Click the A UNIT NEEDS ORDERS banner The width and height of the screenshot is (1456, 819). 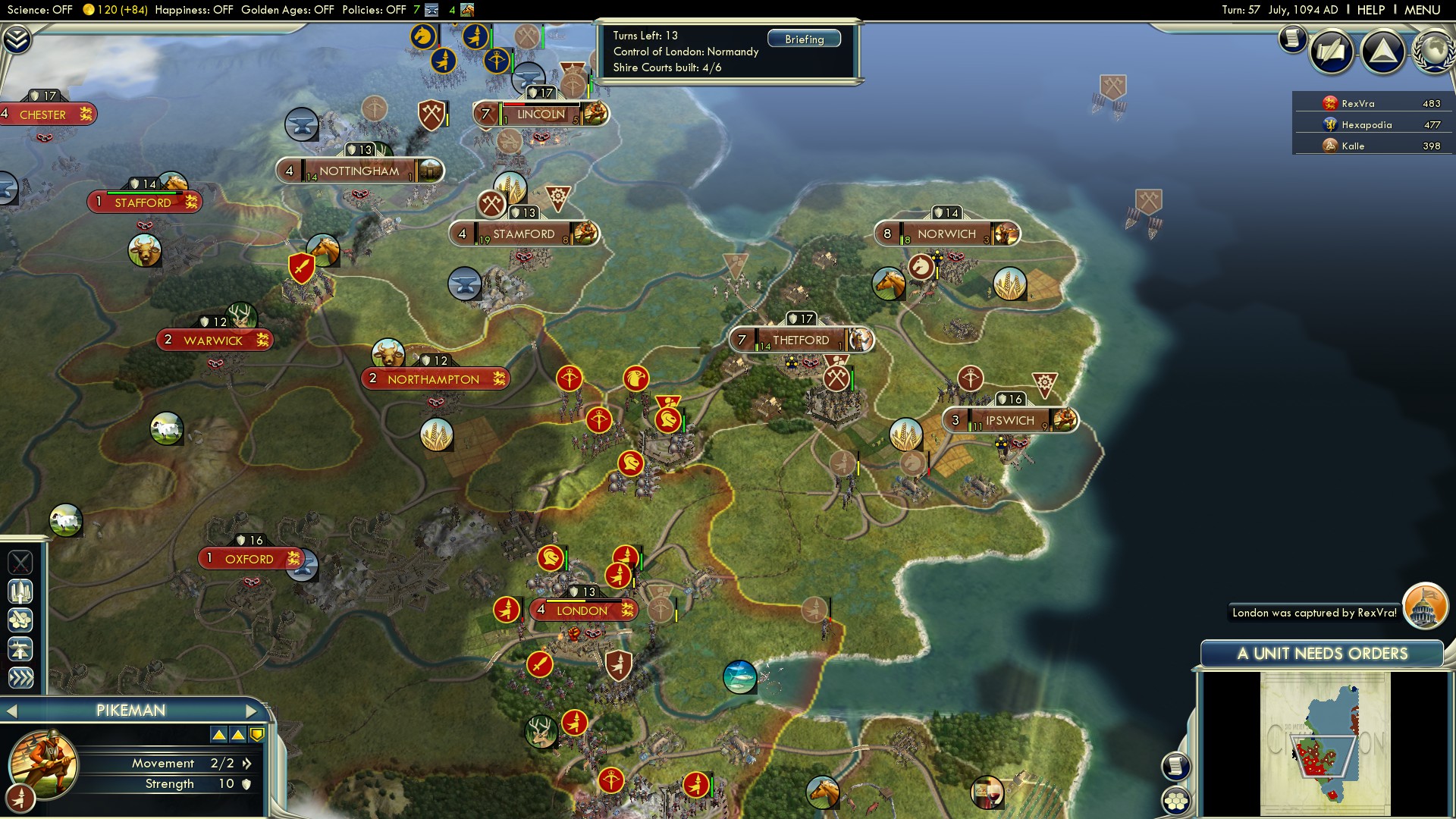1323,653
